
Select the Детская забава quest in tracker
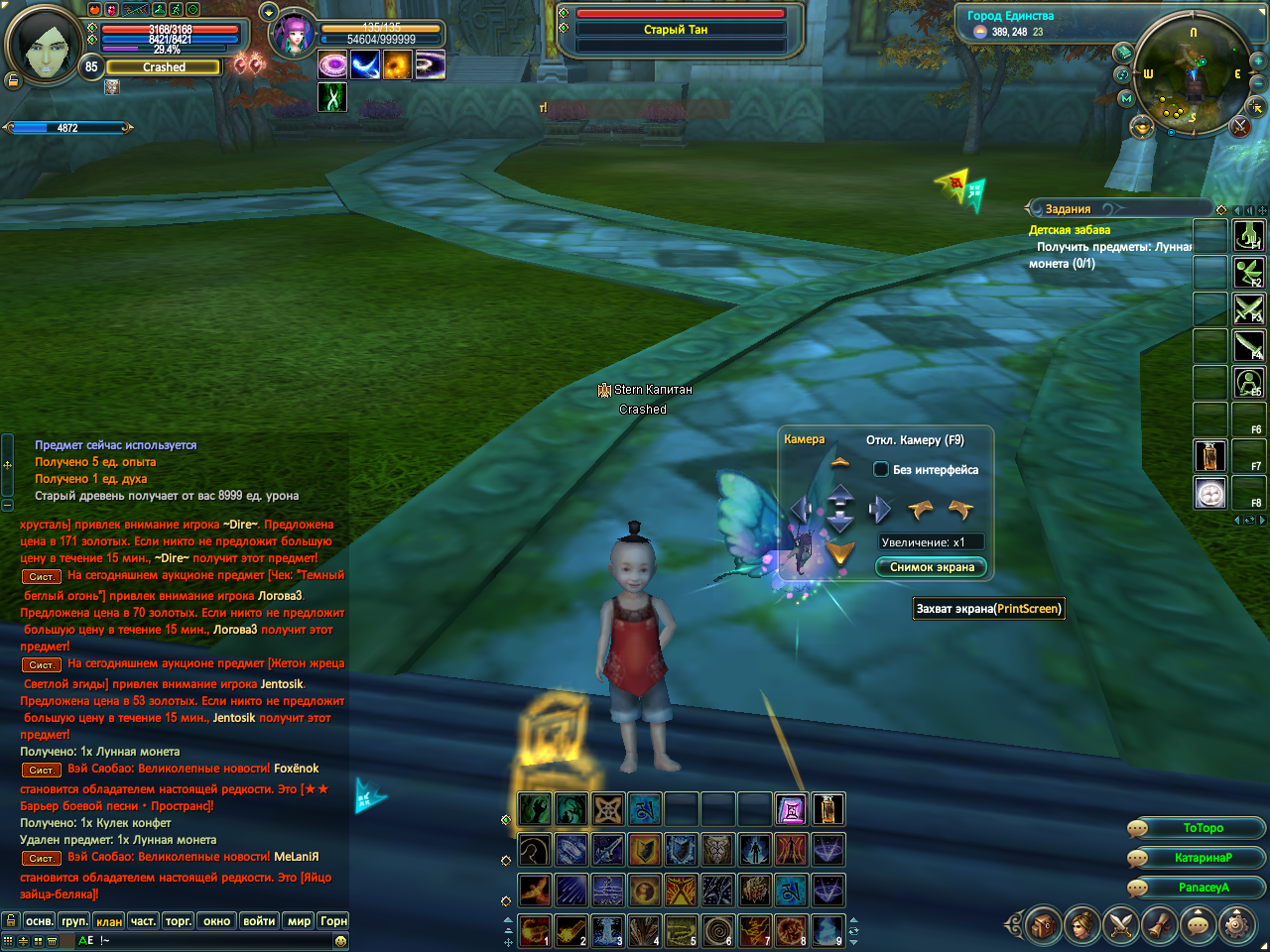click(1070, 230)
